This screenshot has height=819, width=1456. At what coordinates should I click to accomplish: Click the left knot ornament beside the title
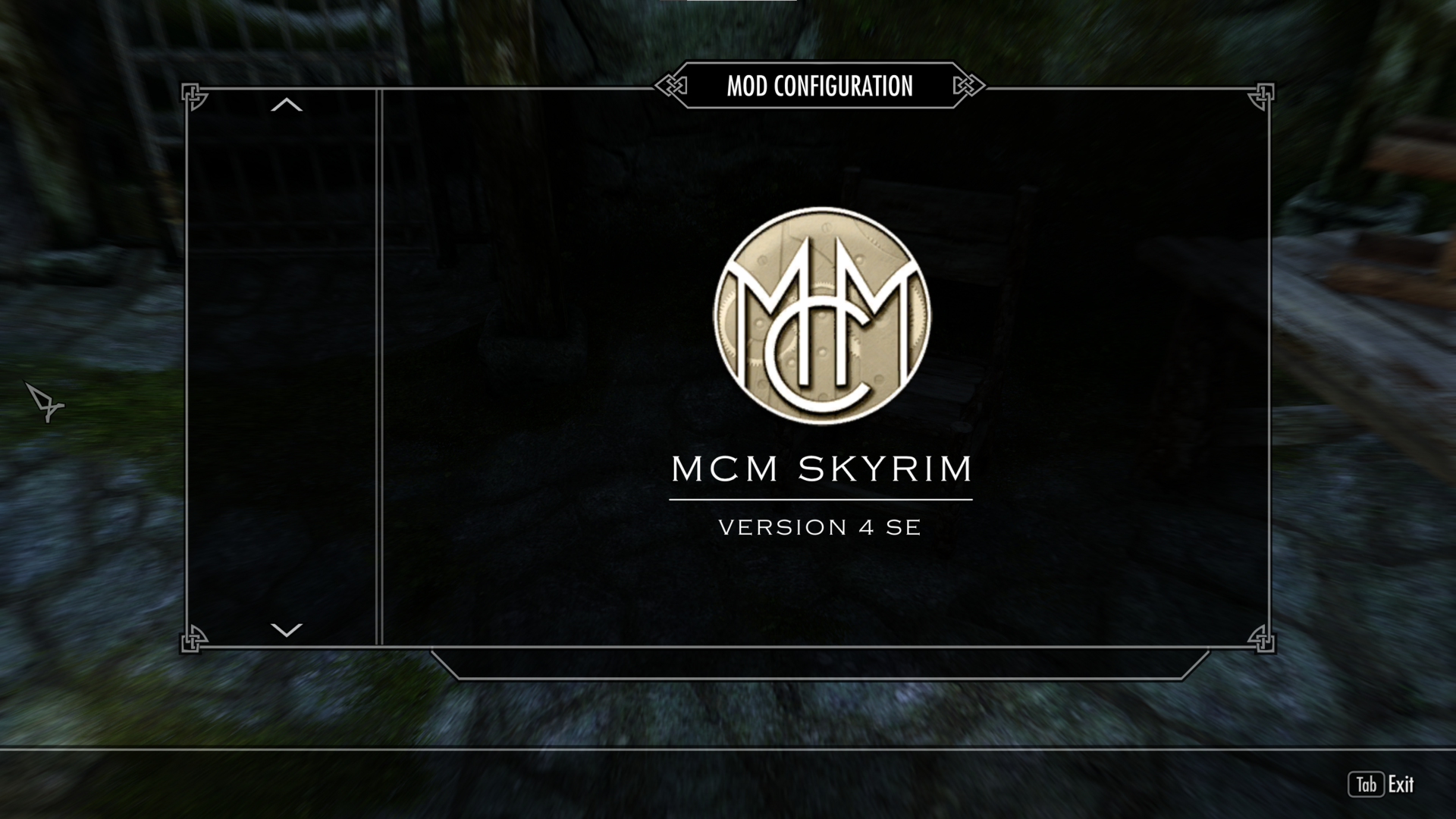click(x=671, y=86)
